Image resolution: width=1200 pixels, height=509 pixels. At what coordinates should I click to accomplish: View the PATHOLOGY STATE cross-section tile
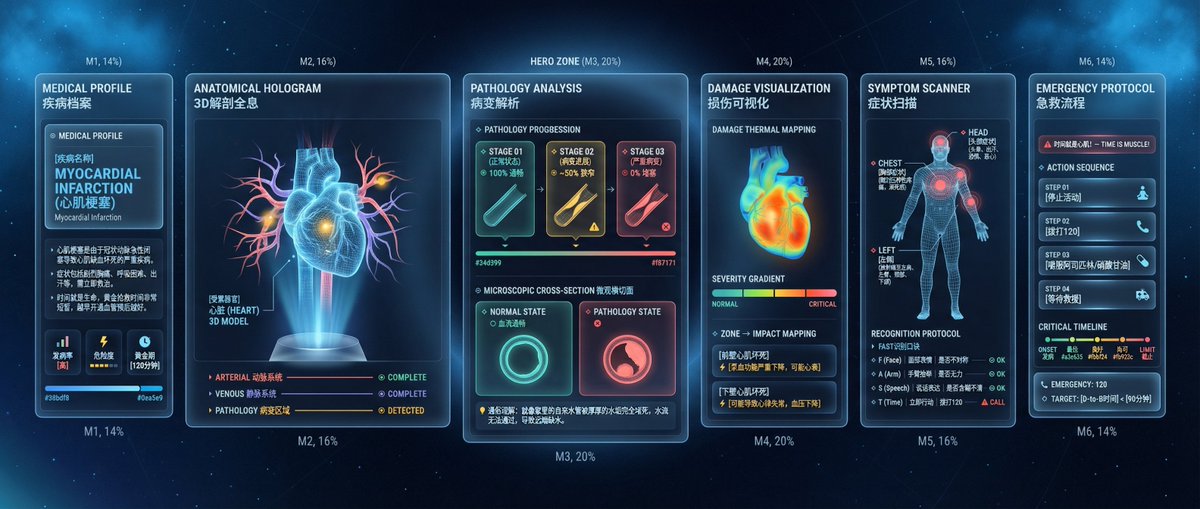(x=627, y=350)
